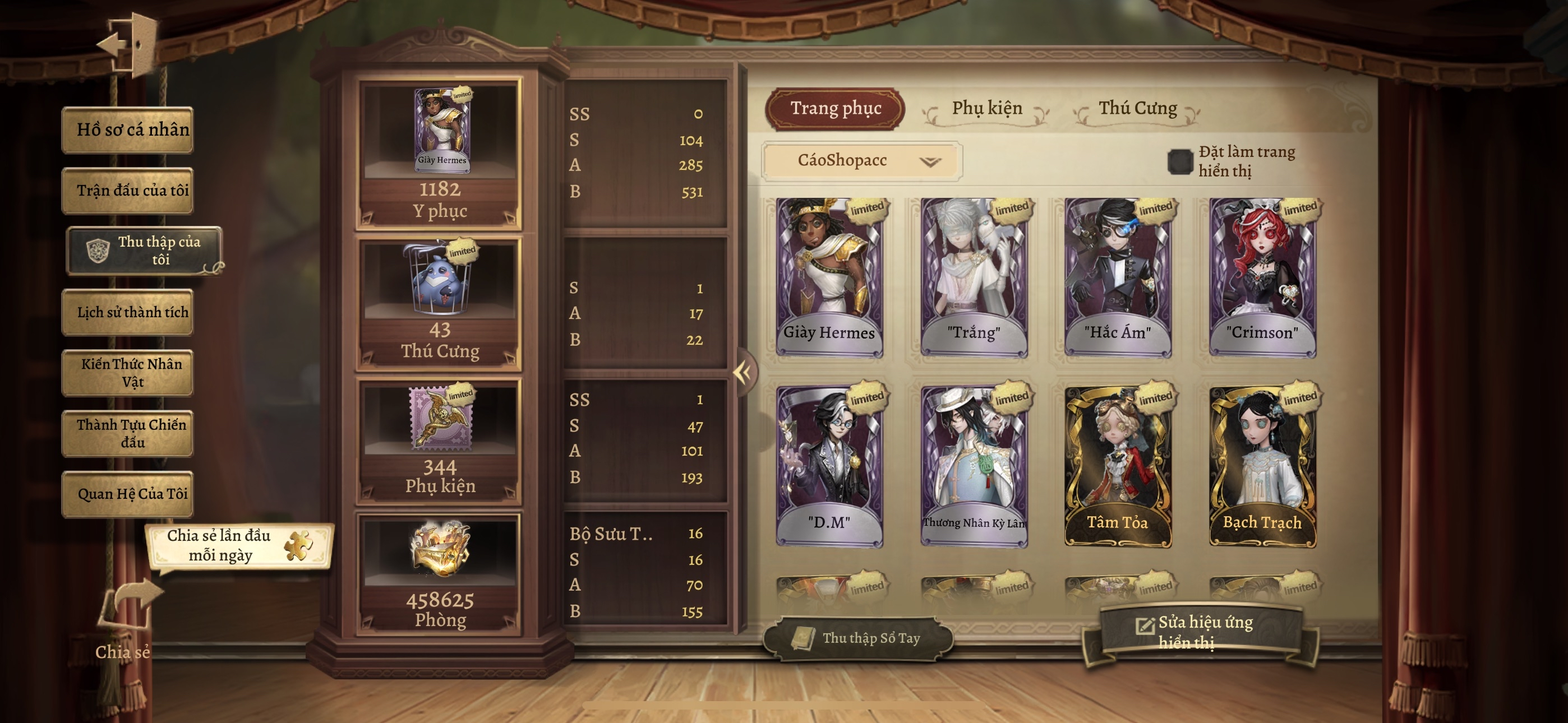Choose the Bạch Trạch costume card
Viewport: 1568px width, 723px height.
(x=1262, y=466)
